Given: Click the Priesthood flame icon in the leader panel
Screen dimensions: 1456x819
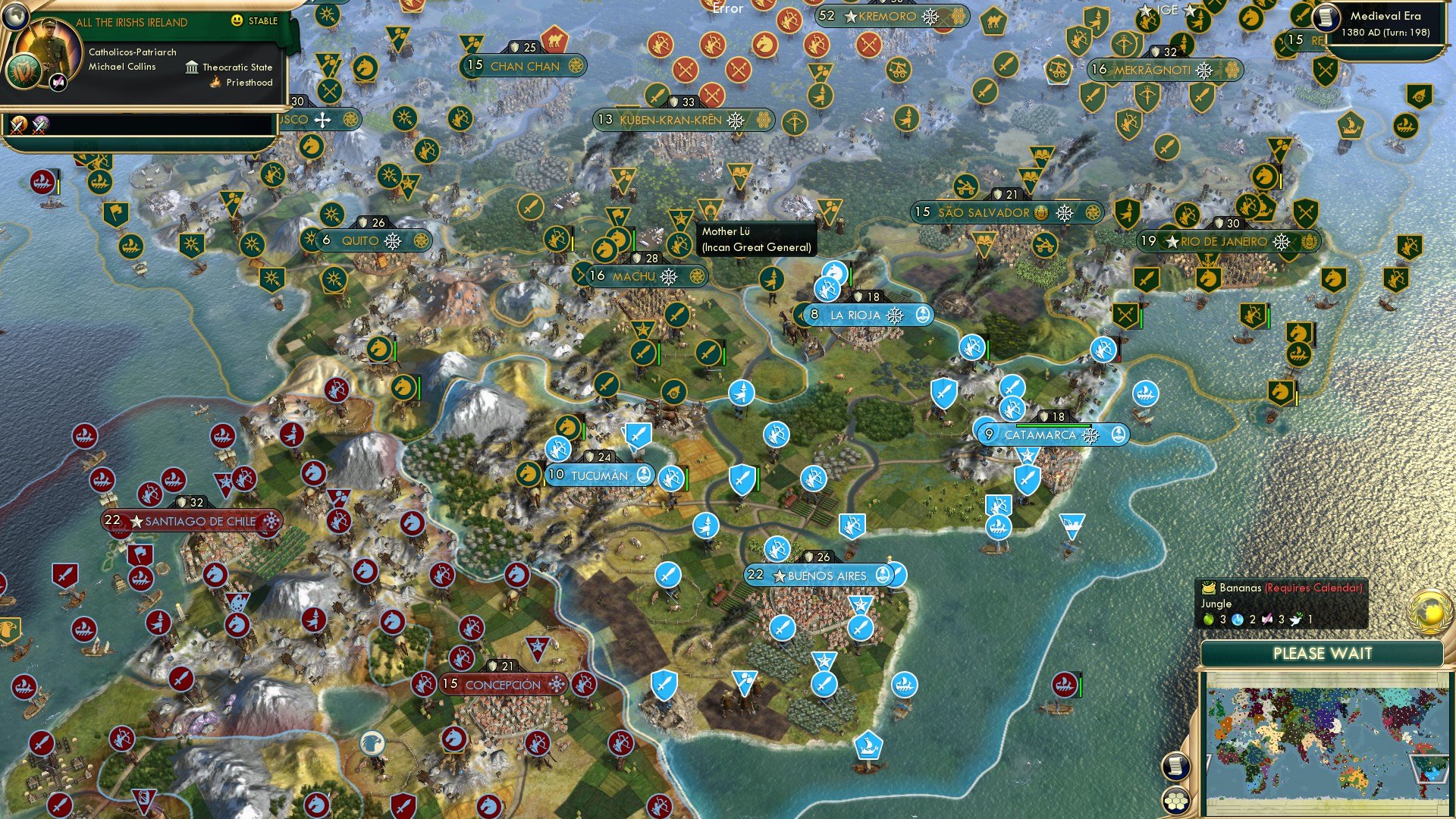Looking at the screenshot, I should 215,82.
